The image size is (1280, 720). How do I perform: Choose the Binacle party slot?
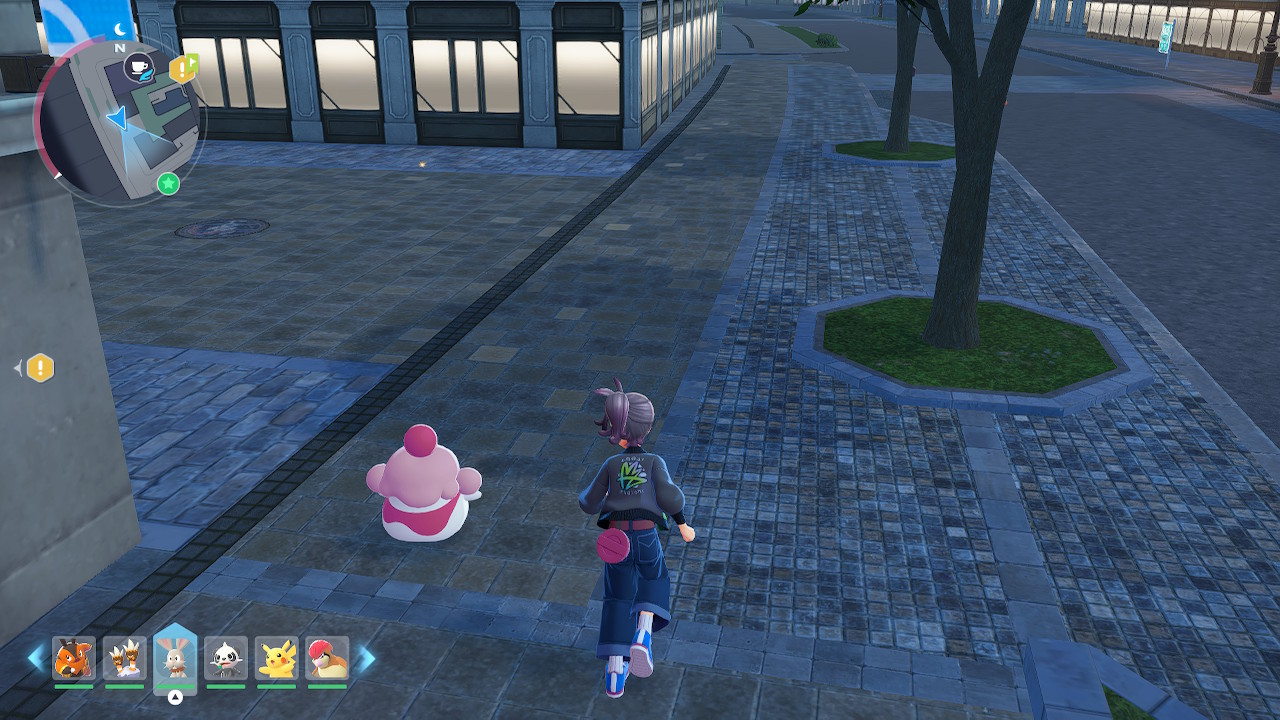click(125, 658)
